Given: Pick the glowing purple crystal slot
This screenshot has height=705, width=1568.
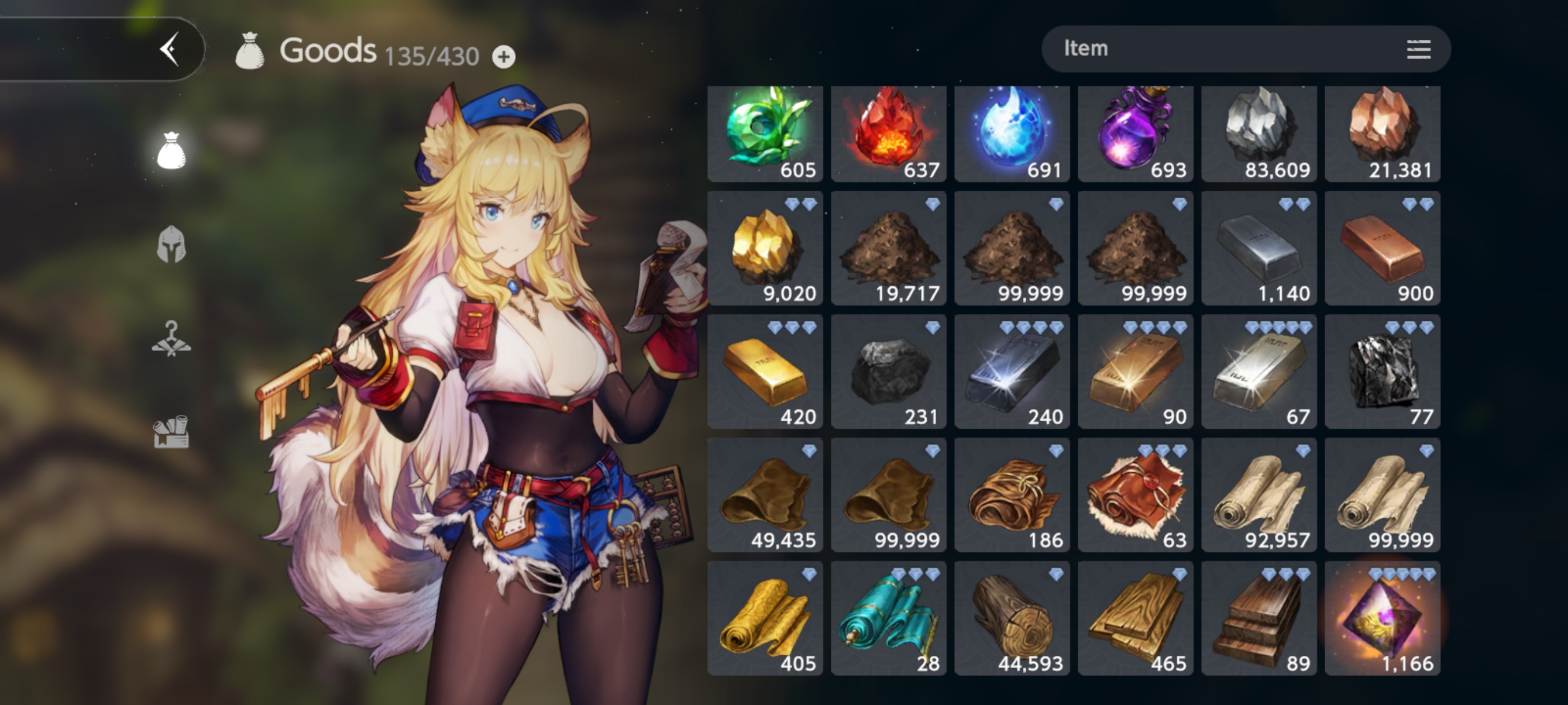Looking at the screenshot, I should 1382,619.
